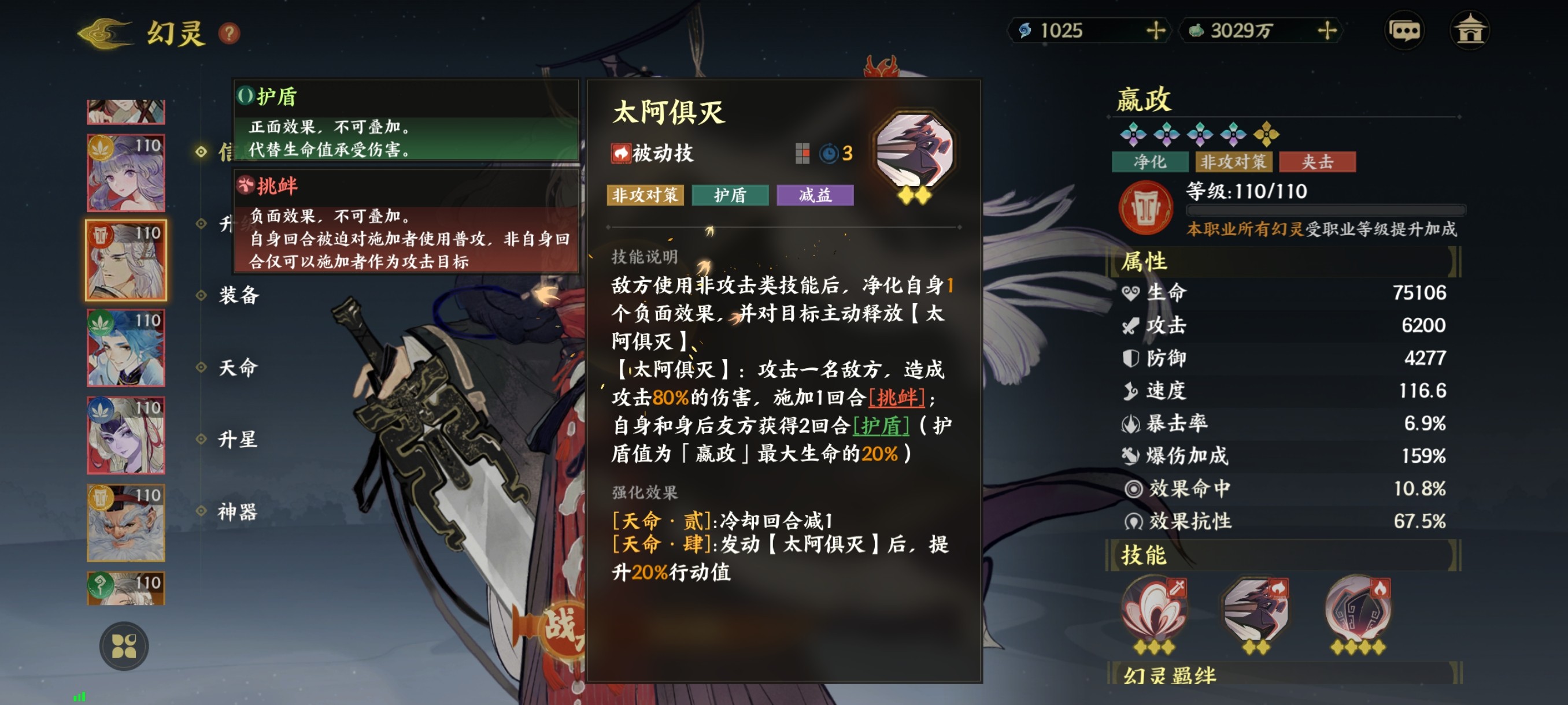Select the 减益 tag in skill tooltip
Image resolution: width=1568 pixels, height=705 pixels.
click(815, 195)
